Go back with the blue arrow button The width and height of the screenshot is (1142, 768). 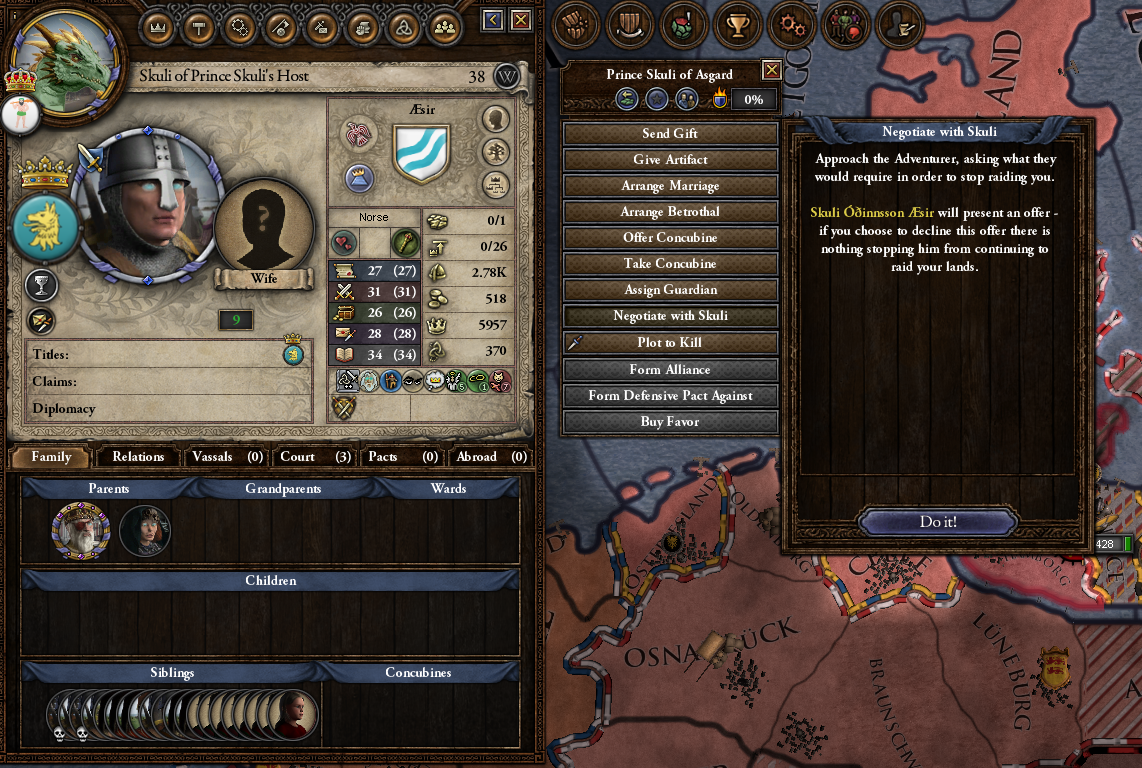[x=492, y=20]
